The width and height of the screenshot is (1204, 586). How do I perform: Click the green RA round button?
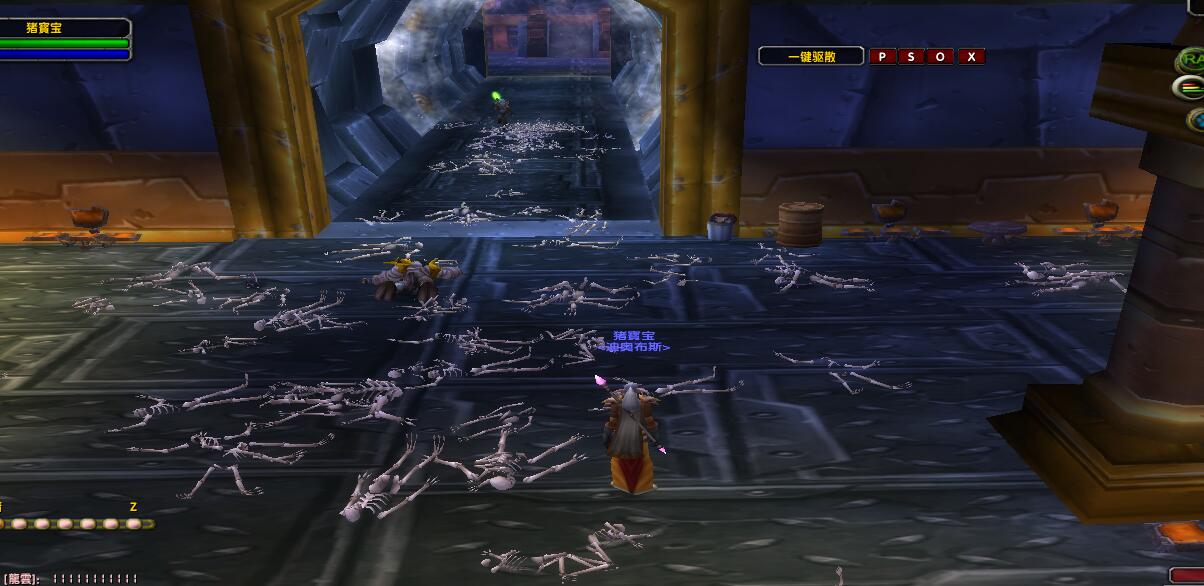point(1191,60)
